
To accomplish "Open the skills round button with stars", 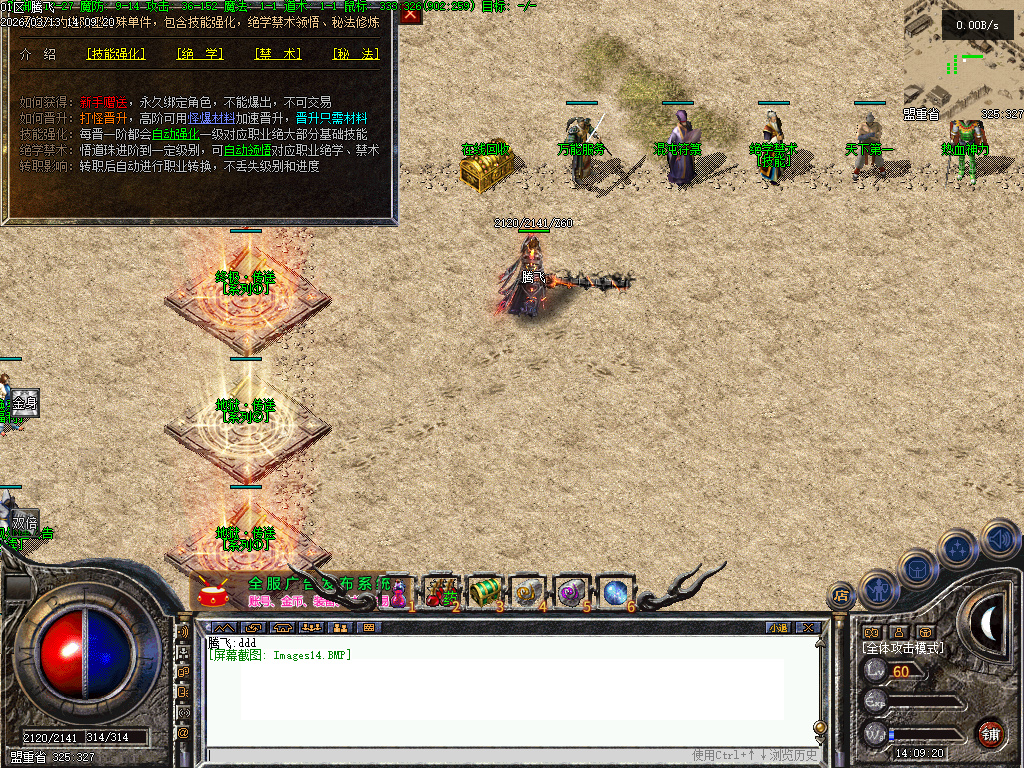I will pos(958,548).
